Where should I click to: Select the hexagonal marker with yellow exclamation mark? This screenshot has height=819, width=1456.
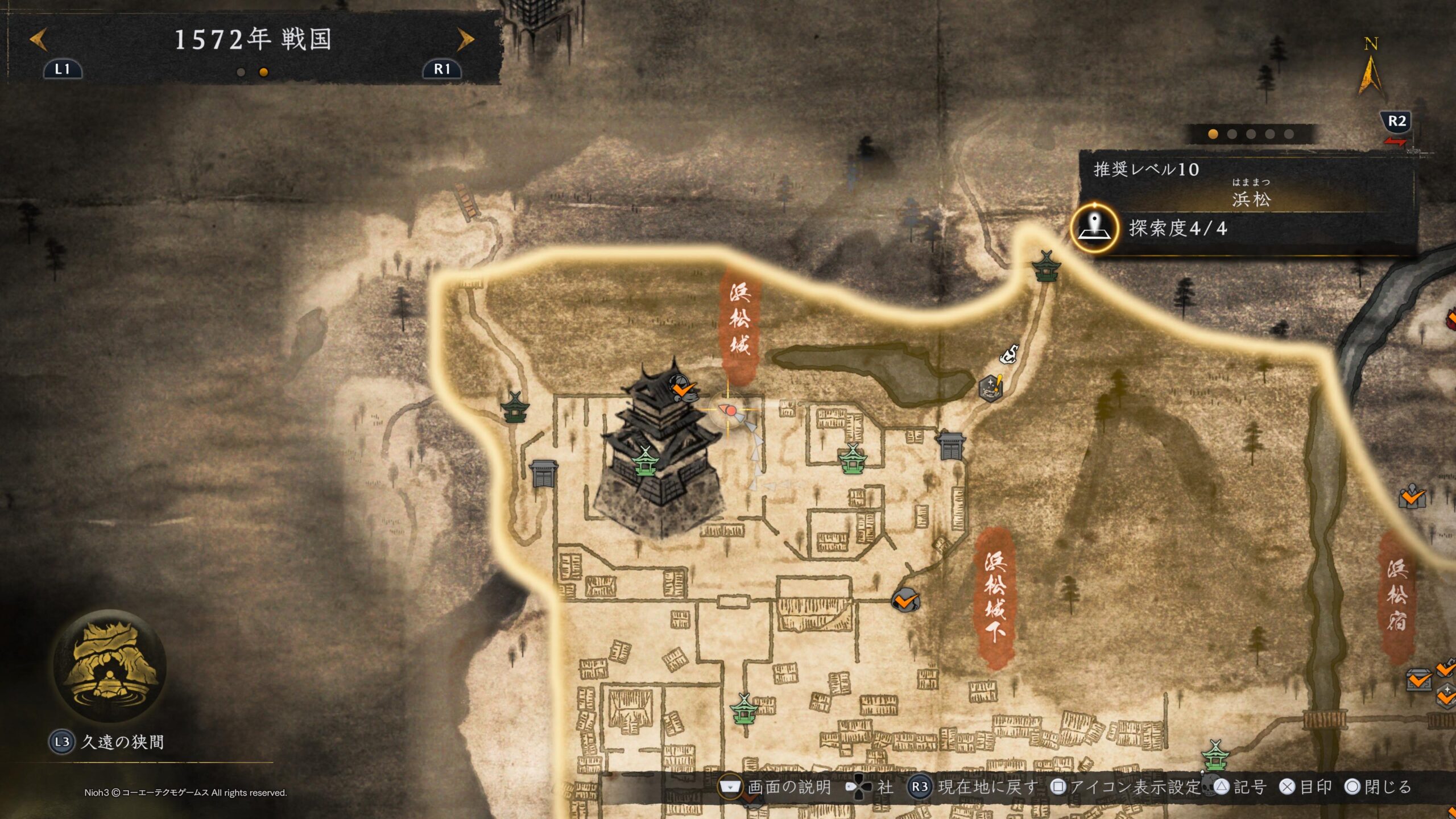click(991, 388)
